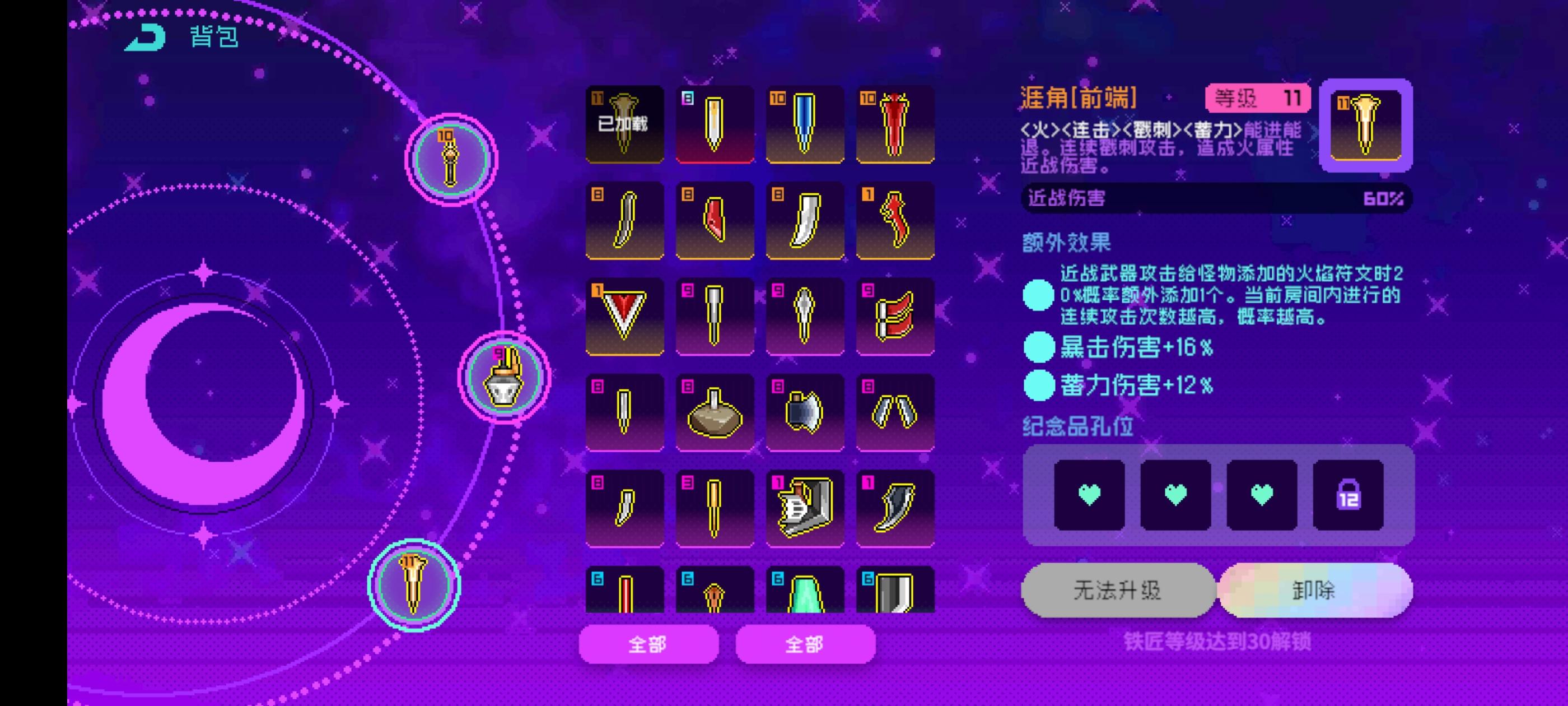Select the red wing-shaped weapon at level 10
Screen dimensions: 1568x706
click(x=894, y=125)
